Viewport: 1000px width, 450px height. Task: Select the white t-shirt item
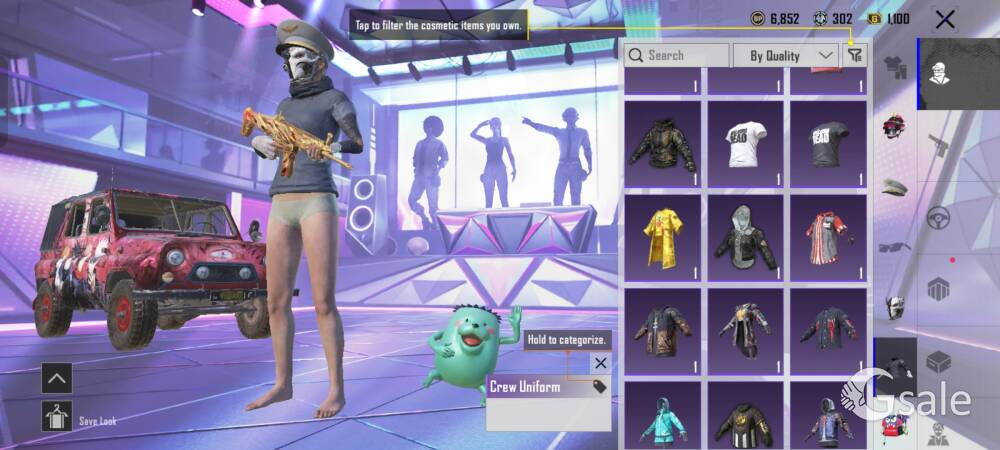point(745,144)
